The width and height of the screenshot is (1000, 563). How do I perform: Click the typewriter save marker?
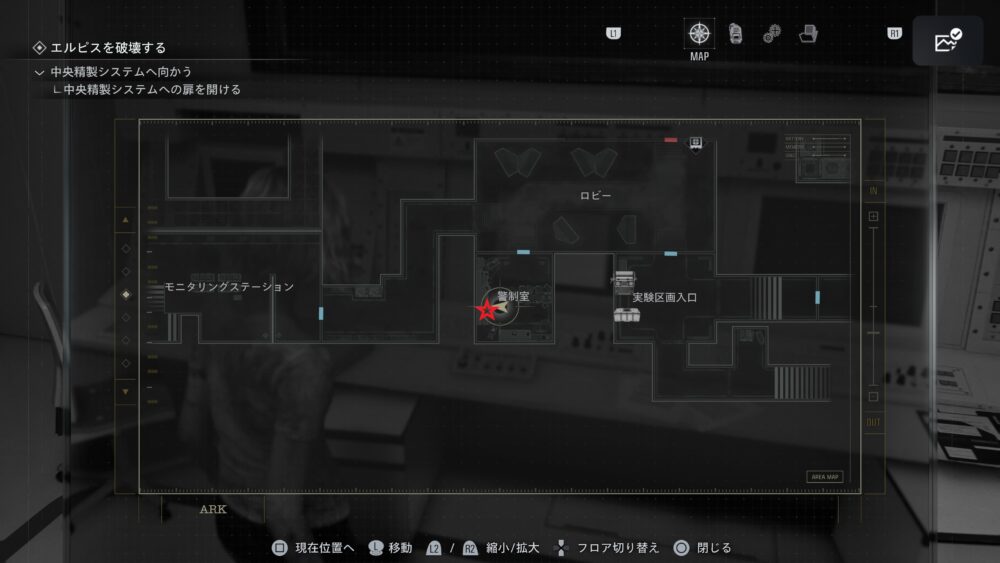point(625,279)
